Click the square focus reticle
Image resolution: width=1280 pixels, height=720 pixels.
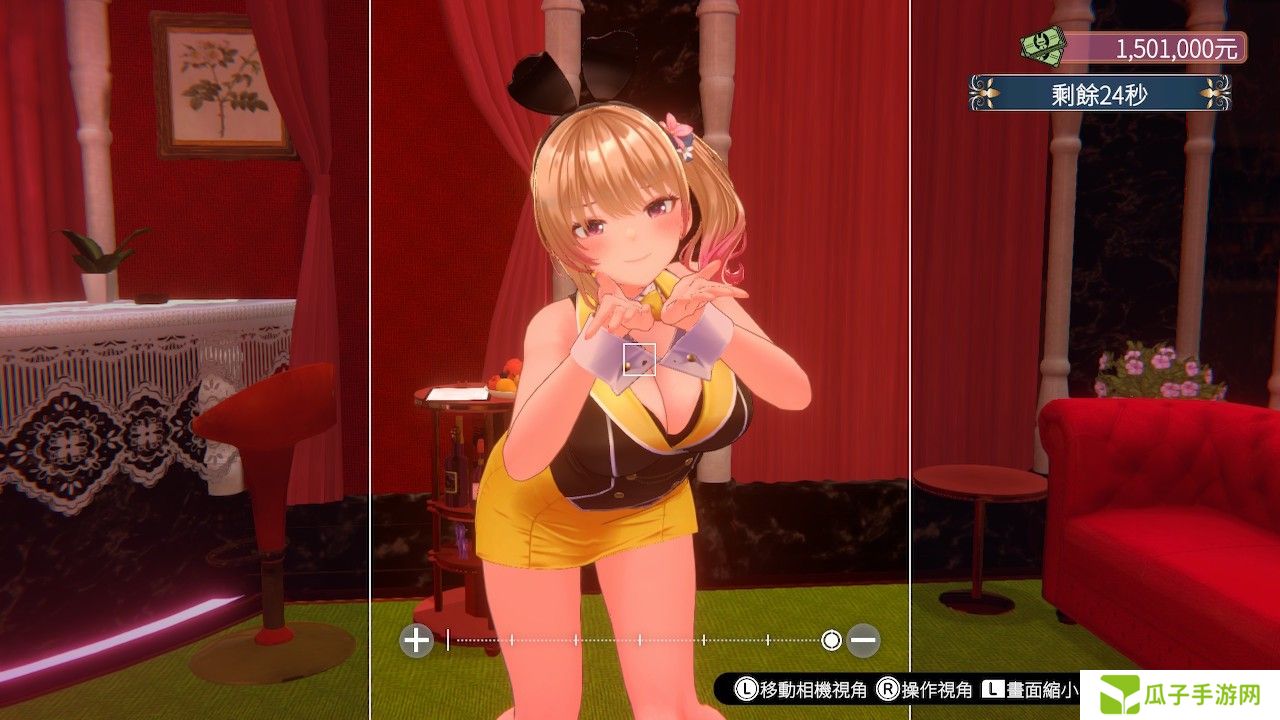click(639, 359)
